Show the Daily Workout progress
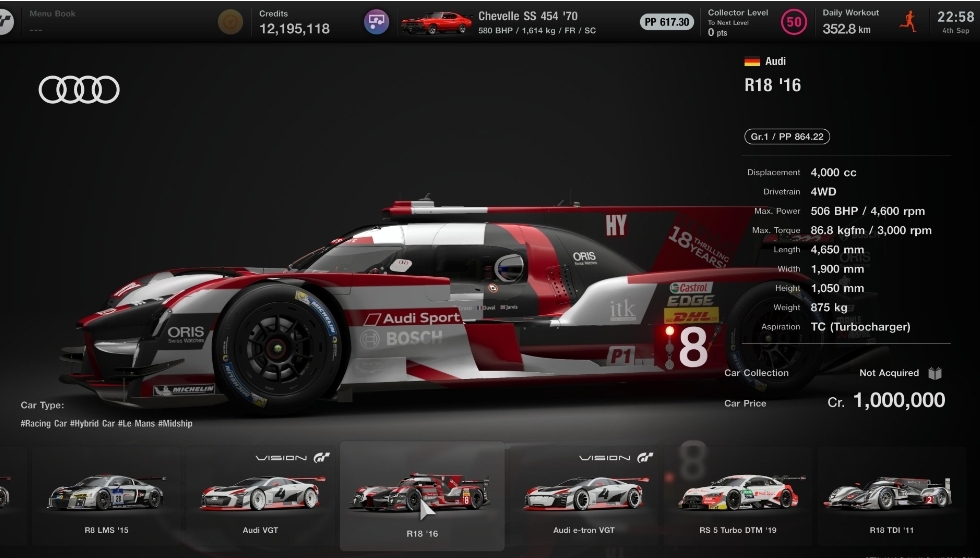 [868, 22]
